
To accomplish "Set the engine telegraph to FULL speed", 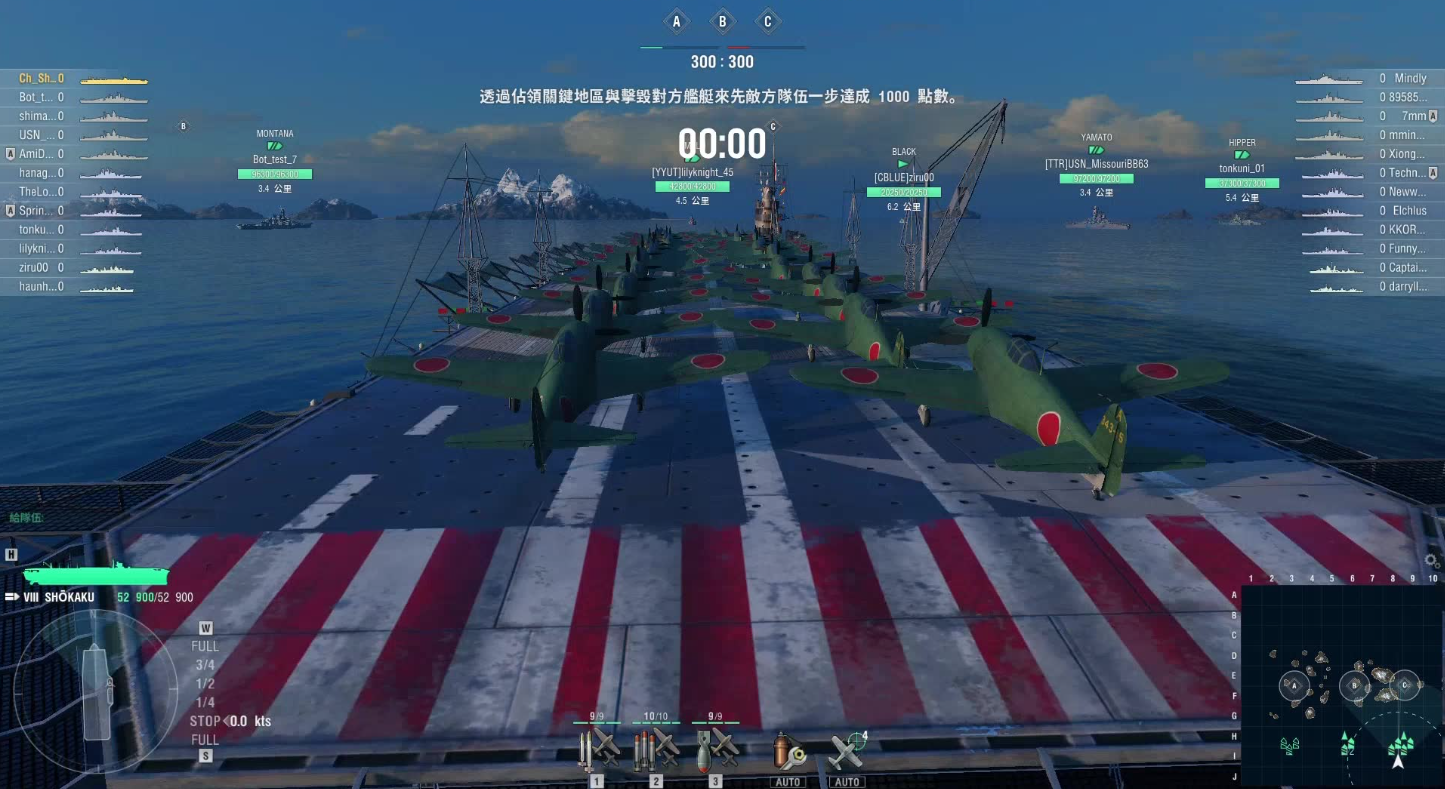I will point(204,646).
